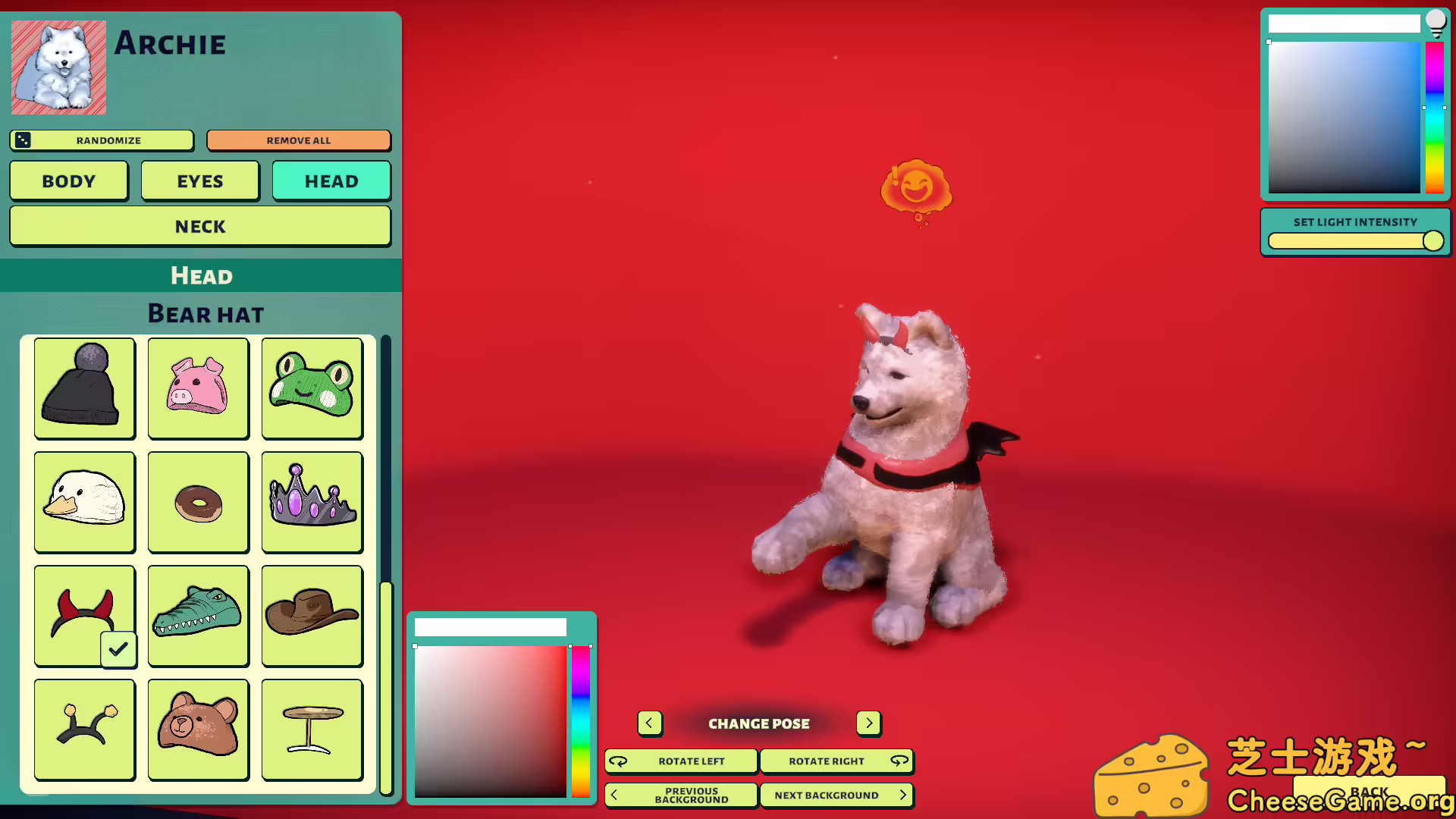Select the cowboy hat
The height and width of the screenshot is (819, 1456).
point(311,616)
